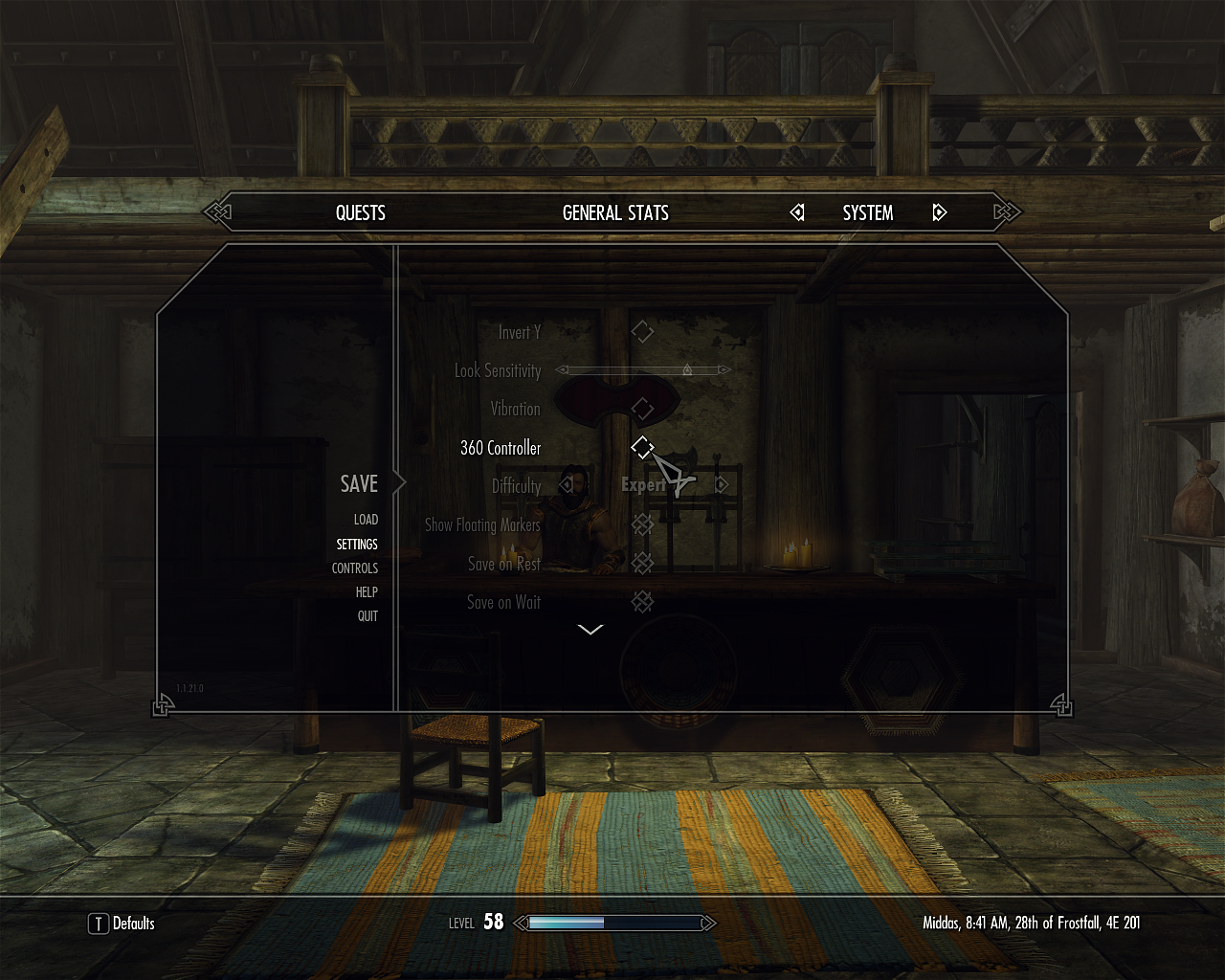Toggle the Invert Y checkbox

(642, 332)
